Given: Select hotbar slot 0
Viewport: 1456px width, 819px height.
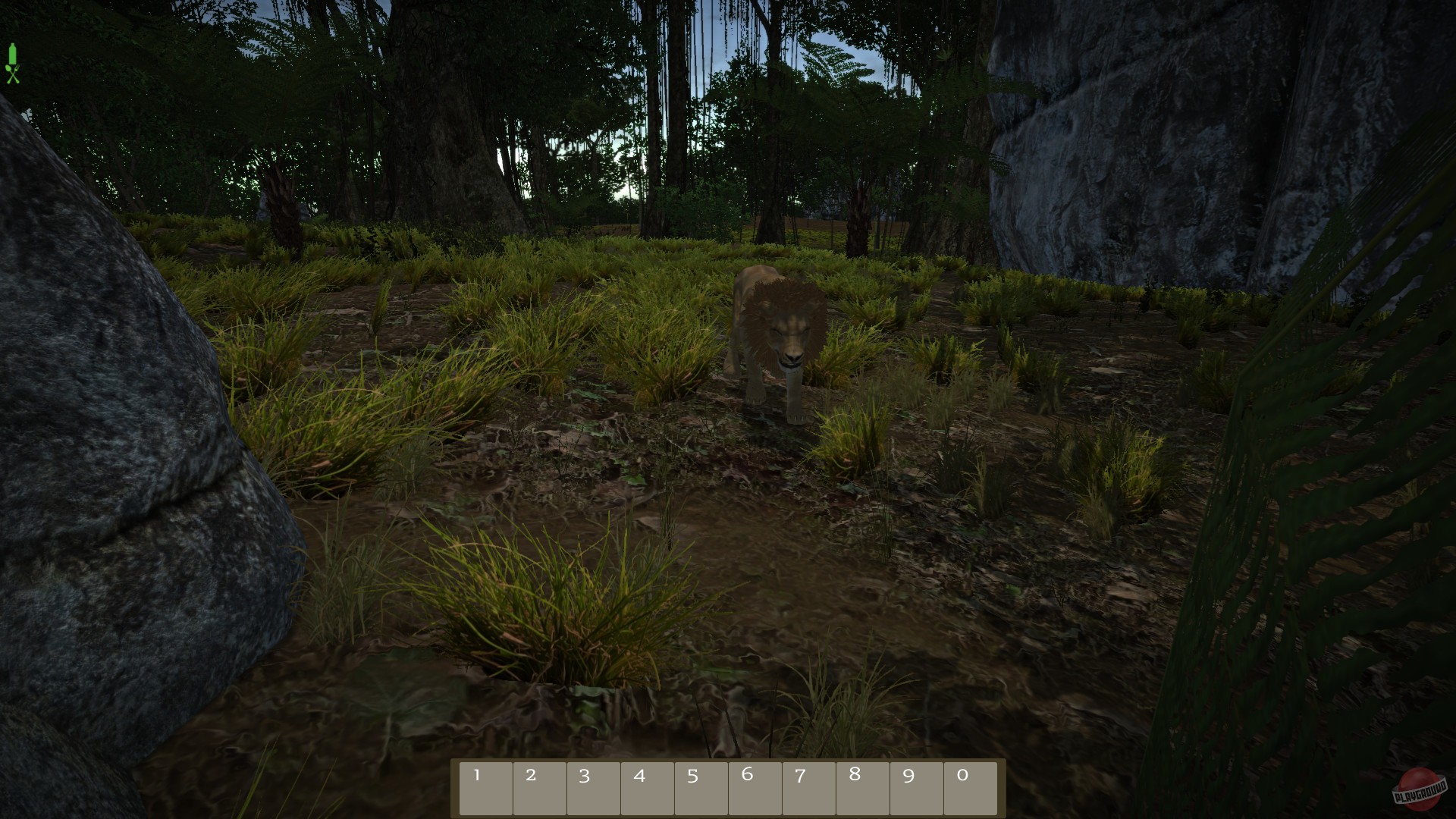Looking at the screenshot, I should [x=971, y=787].
